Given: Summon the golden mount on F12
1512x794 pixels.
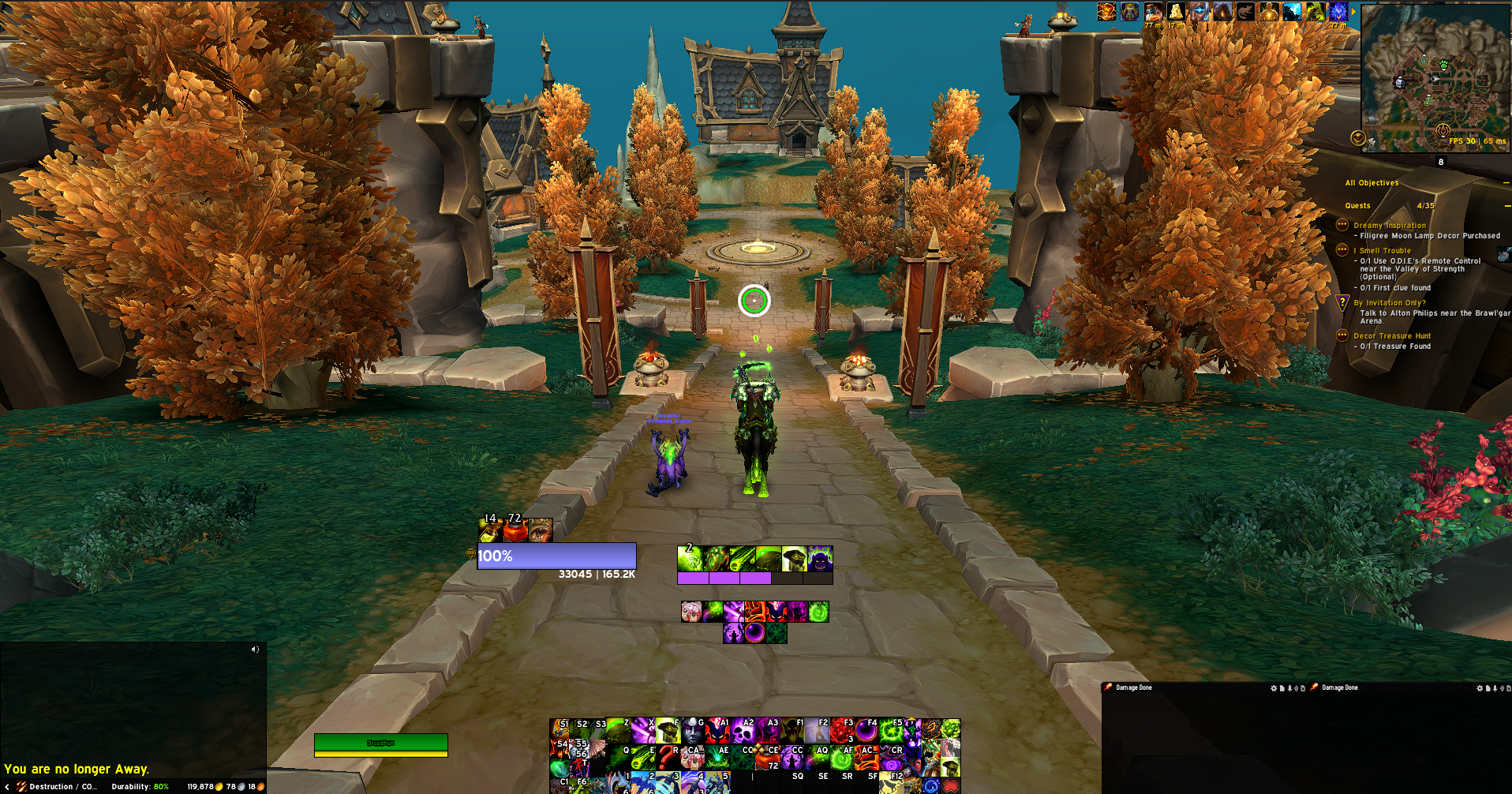Looking at the screenshot, I should coord(891,783).
